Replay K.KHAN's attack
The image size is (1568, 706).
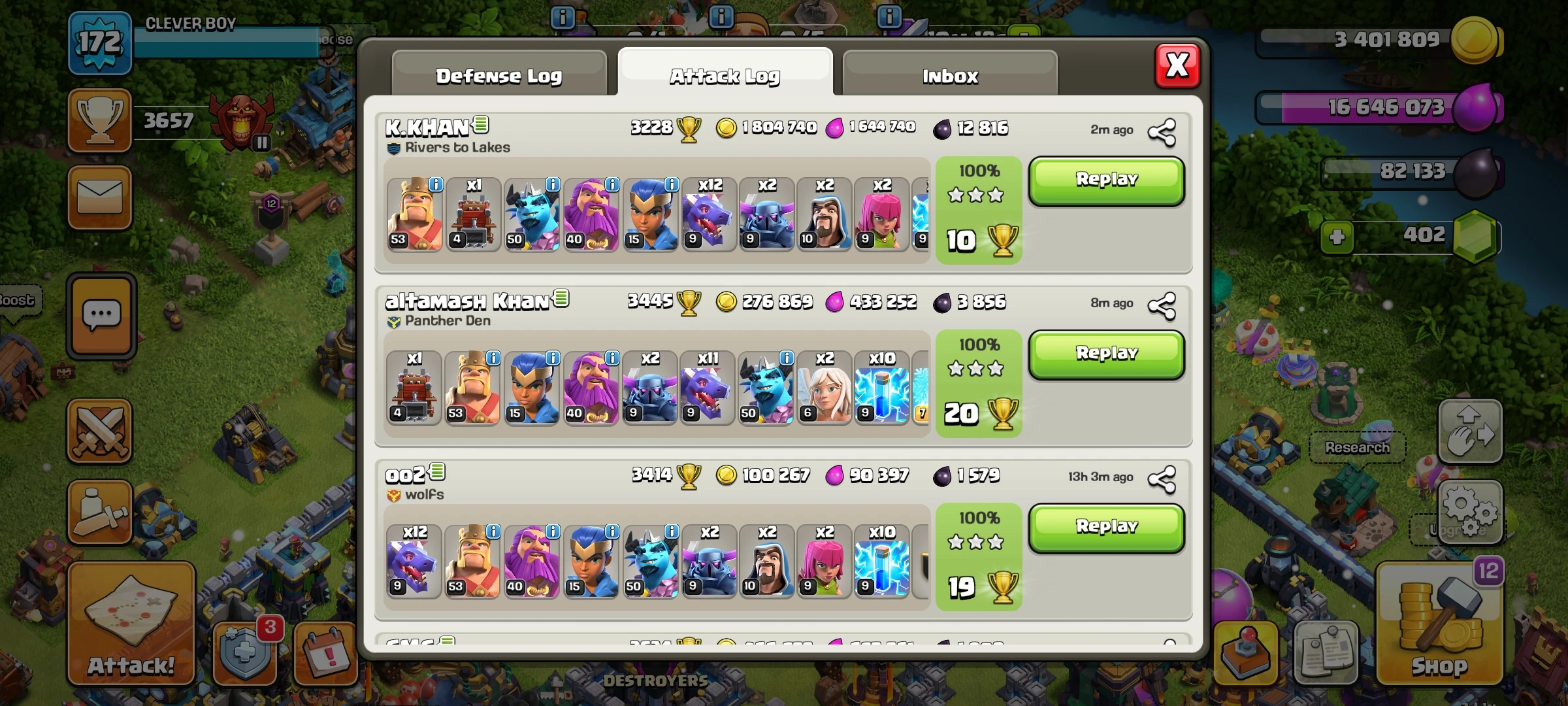(x=1106, y=180)
